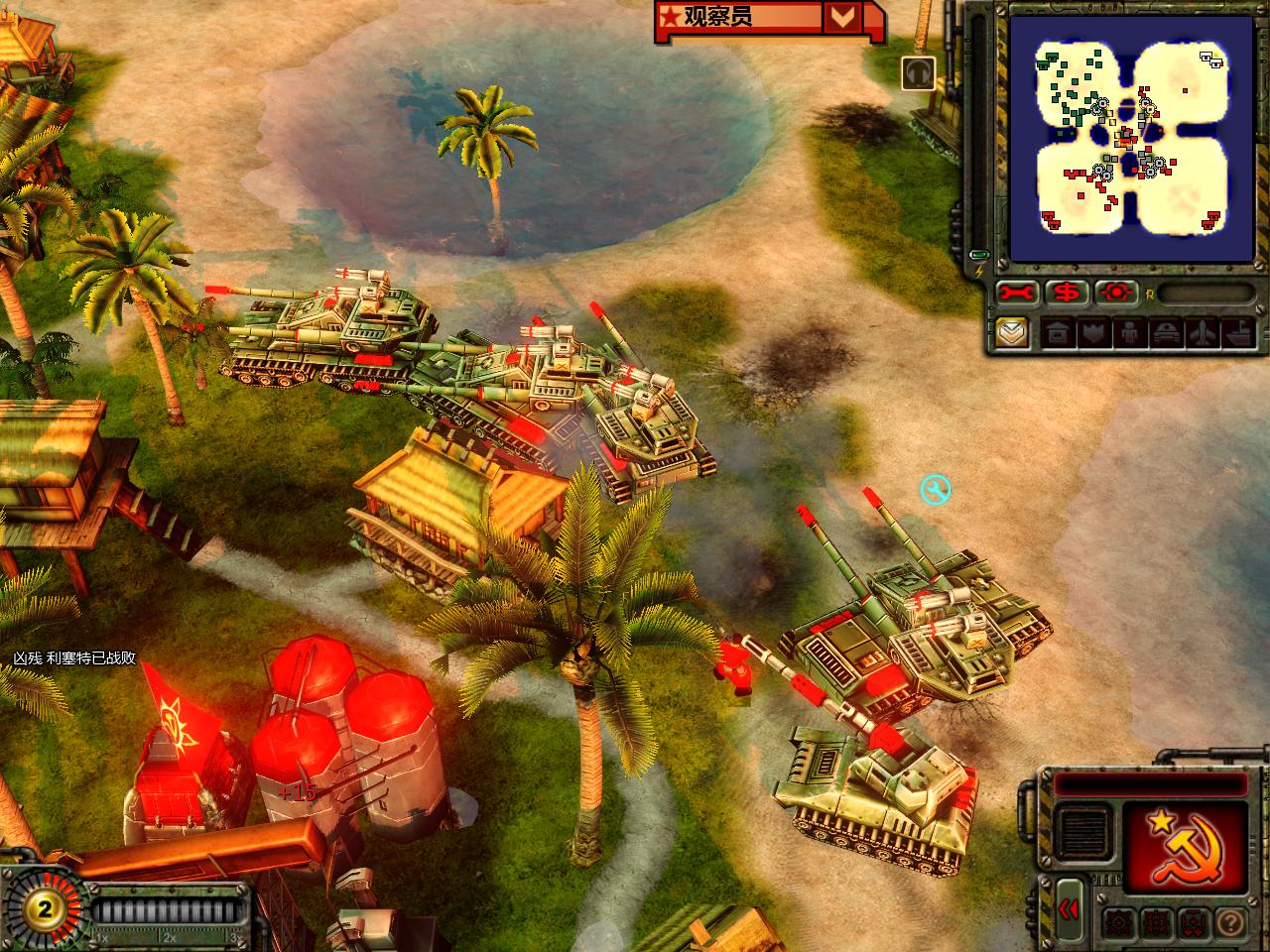
Task: Activate the red wrench repair button
Action: (x=1016, y=293)
